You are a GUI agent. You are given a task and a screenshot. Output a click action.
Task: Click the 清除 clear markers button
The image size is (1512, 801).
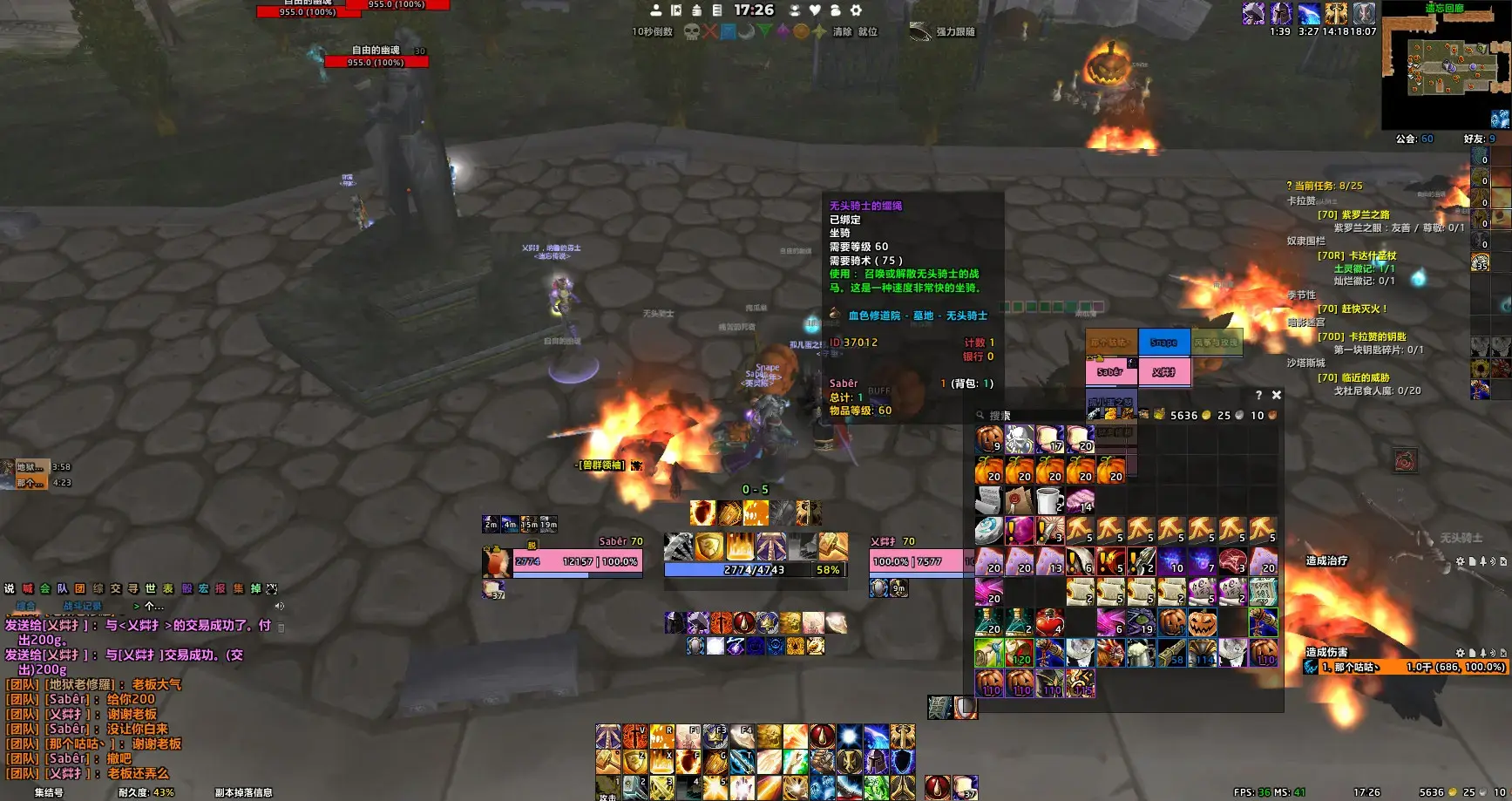[842, 32]
